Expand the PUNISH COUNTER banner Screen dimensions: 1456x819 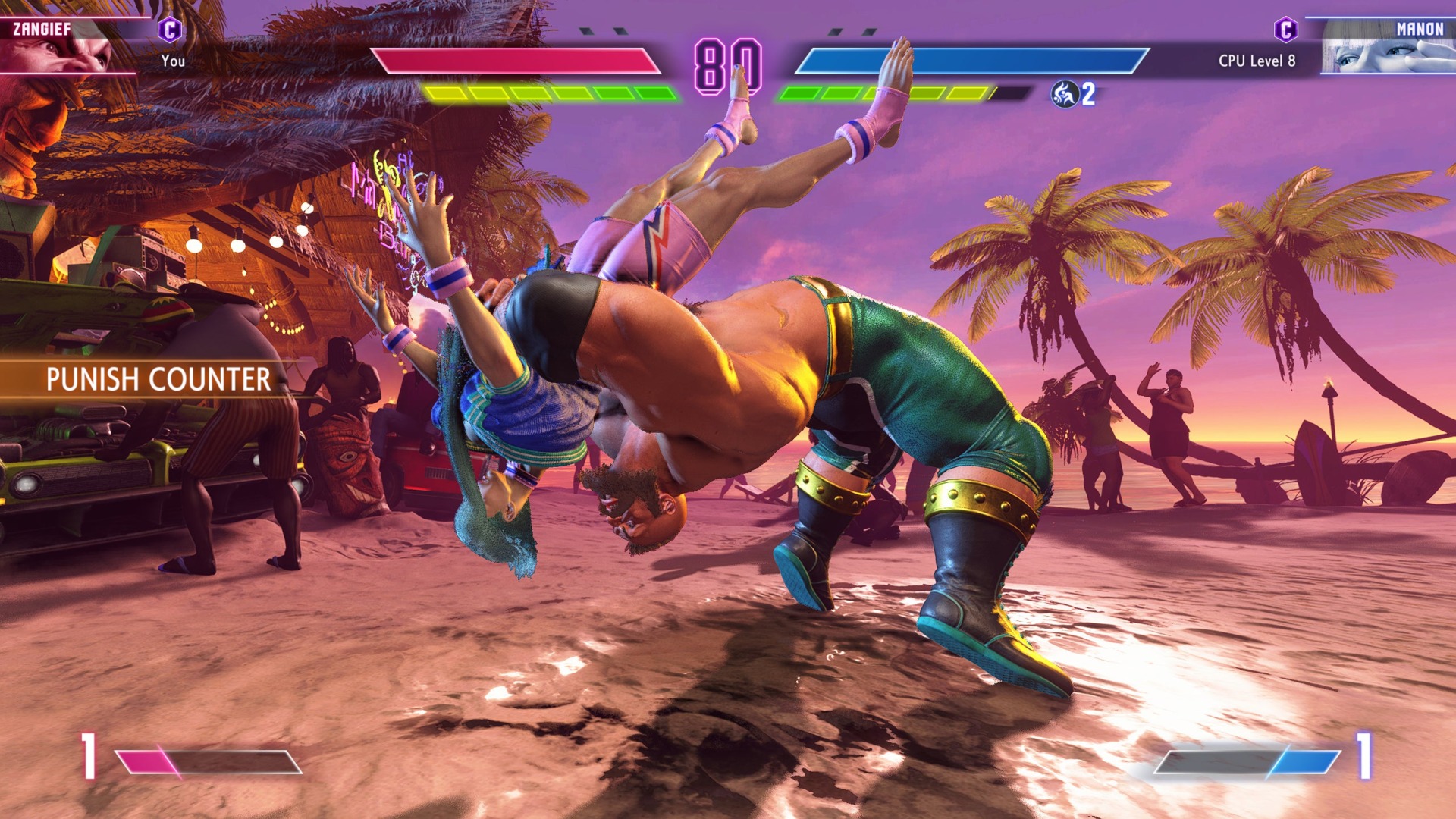point(159,377)
